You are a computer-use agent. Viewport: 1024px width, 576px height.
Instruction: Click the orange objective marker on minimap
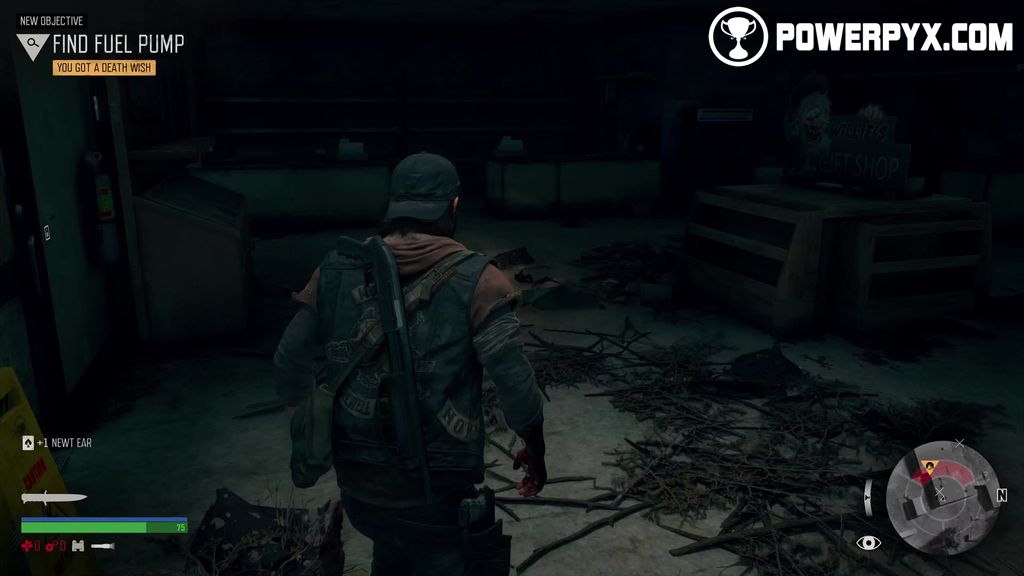click(928, 466)
